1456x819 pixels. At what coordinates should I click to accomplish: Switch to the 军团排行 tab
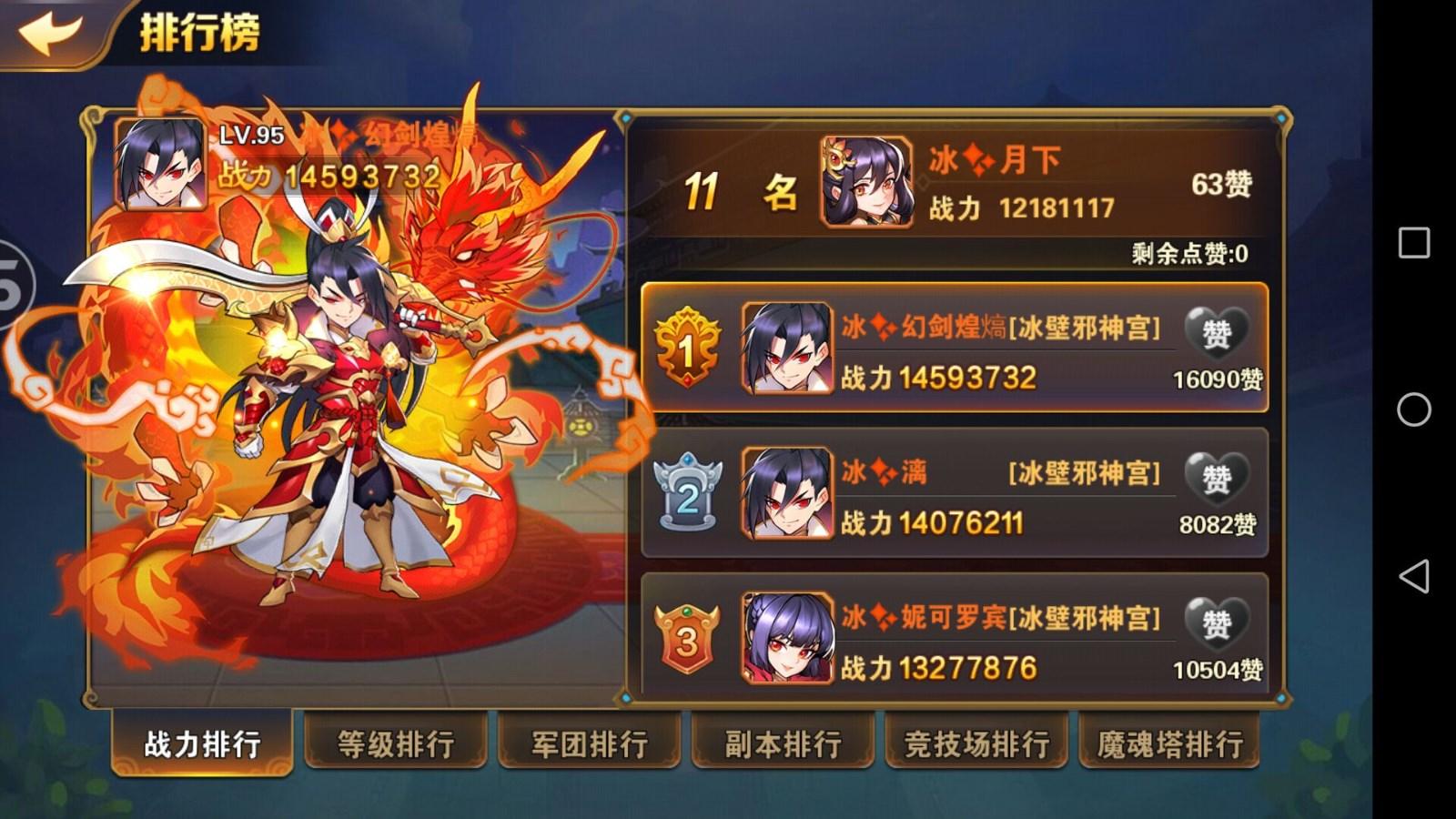(588, 743)
